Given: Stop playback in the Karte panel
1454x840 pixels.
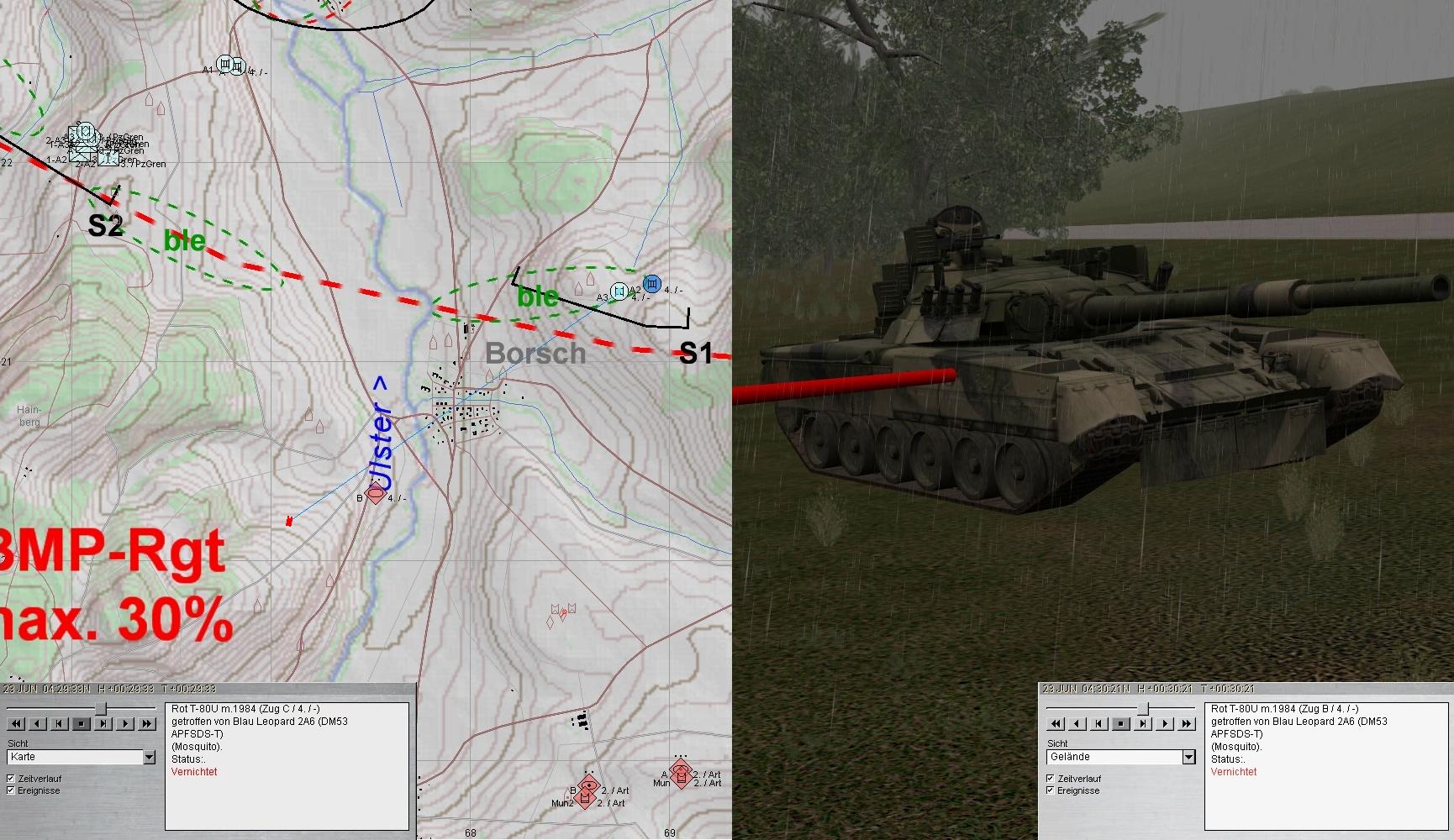Looking at the screenshot, I should [82, 723].
